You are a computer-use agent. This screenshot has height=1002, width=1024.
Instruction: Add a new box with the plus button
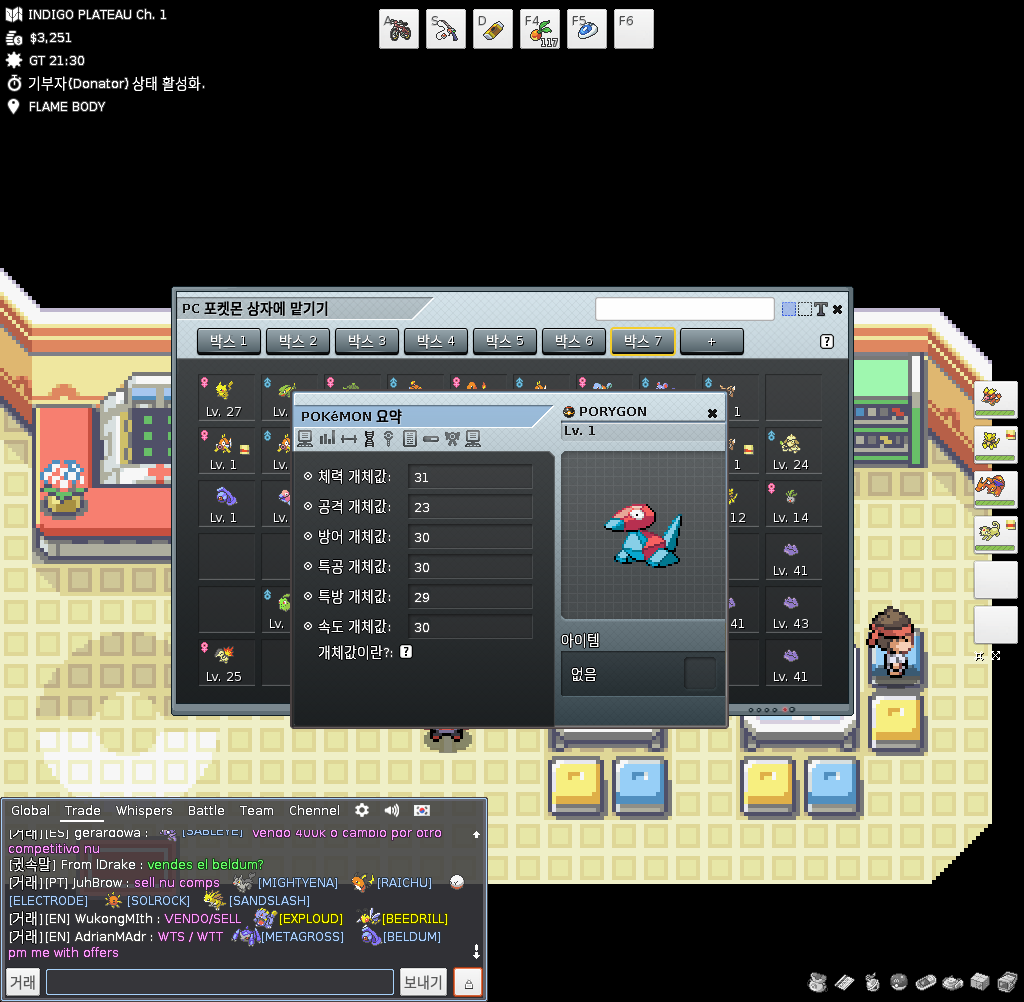[x=711, y=341]
